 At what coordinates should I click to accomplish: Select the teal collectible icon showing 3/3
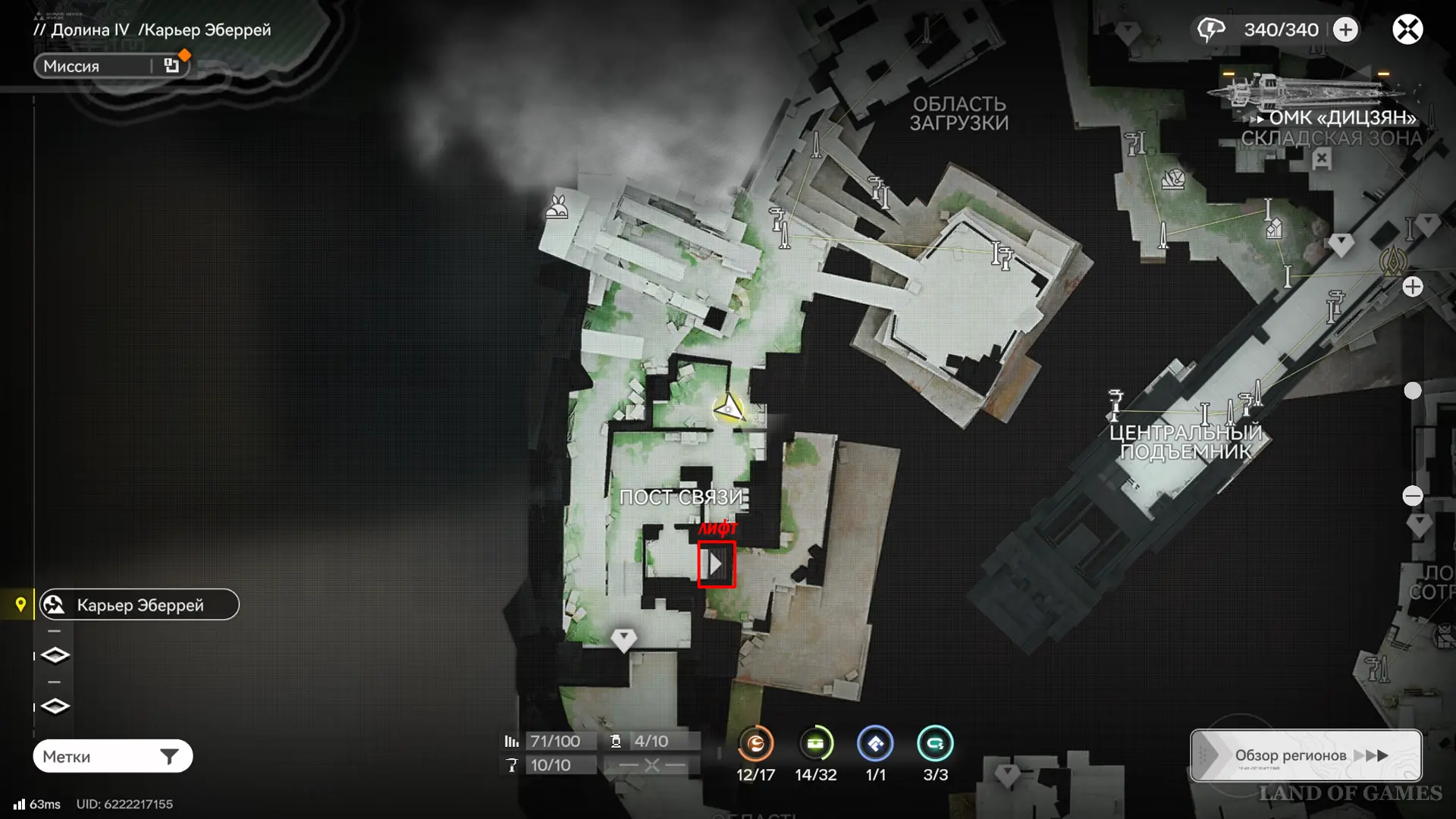click(x=935, y=744)
